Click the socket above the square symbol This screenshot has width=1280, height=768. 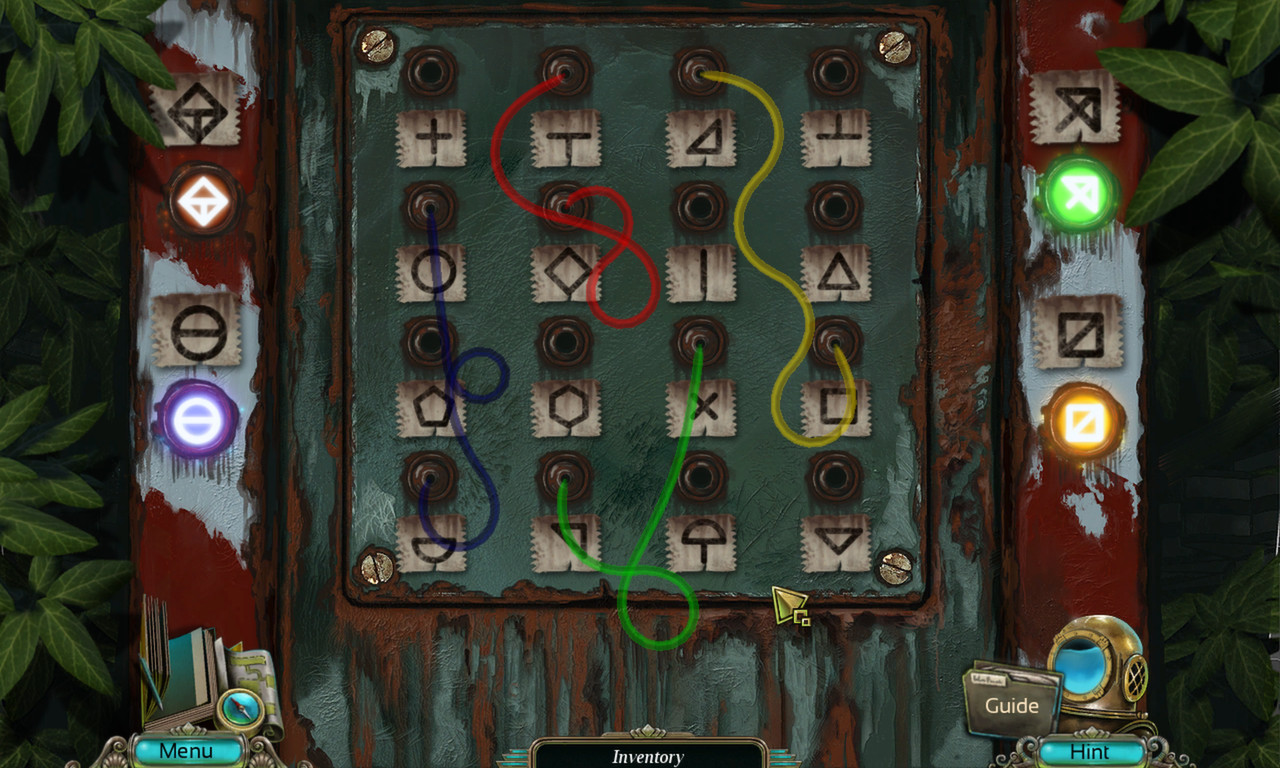[x=835, y=342]
